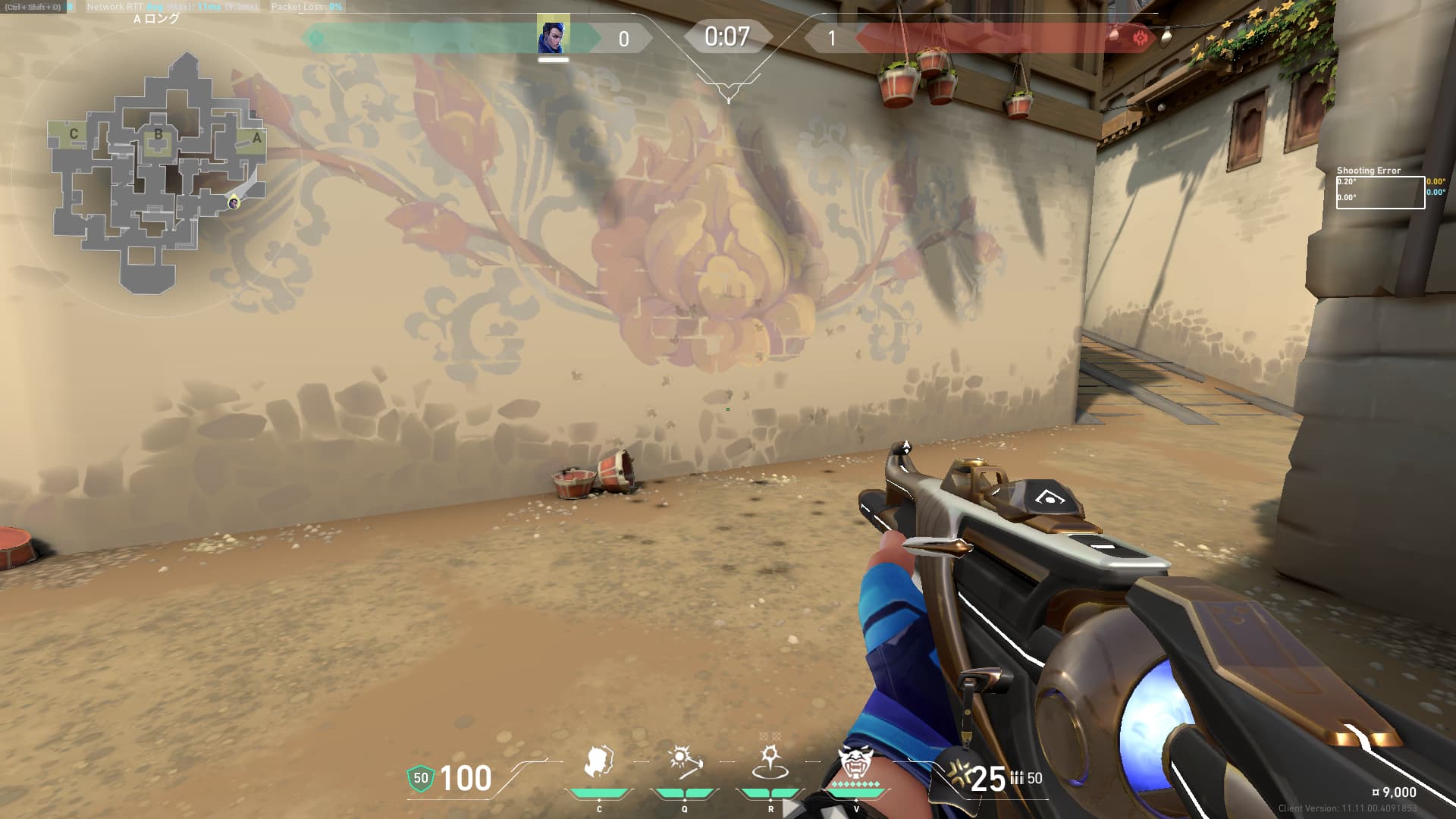Select the B site label on minimap

pyautogui.click(x=158, y=135)
